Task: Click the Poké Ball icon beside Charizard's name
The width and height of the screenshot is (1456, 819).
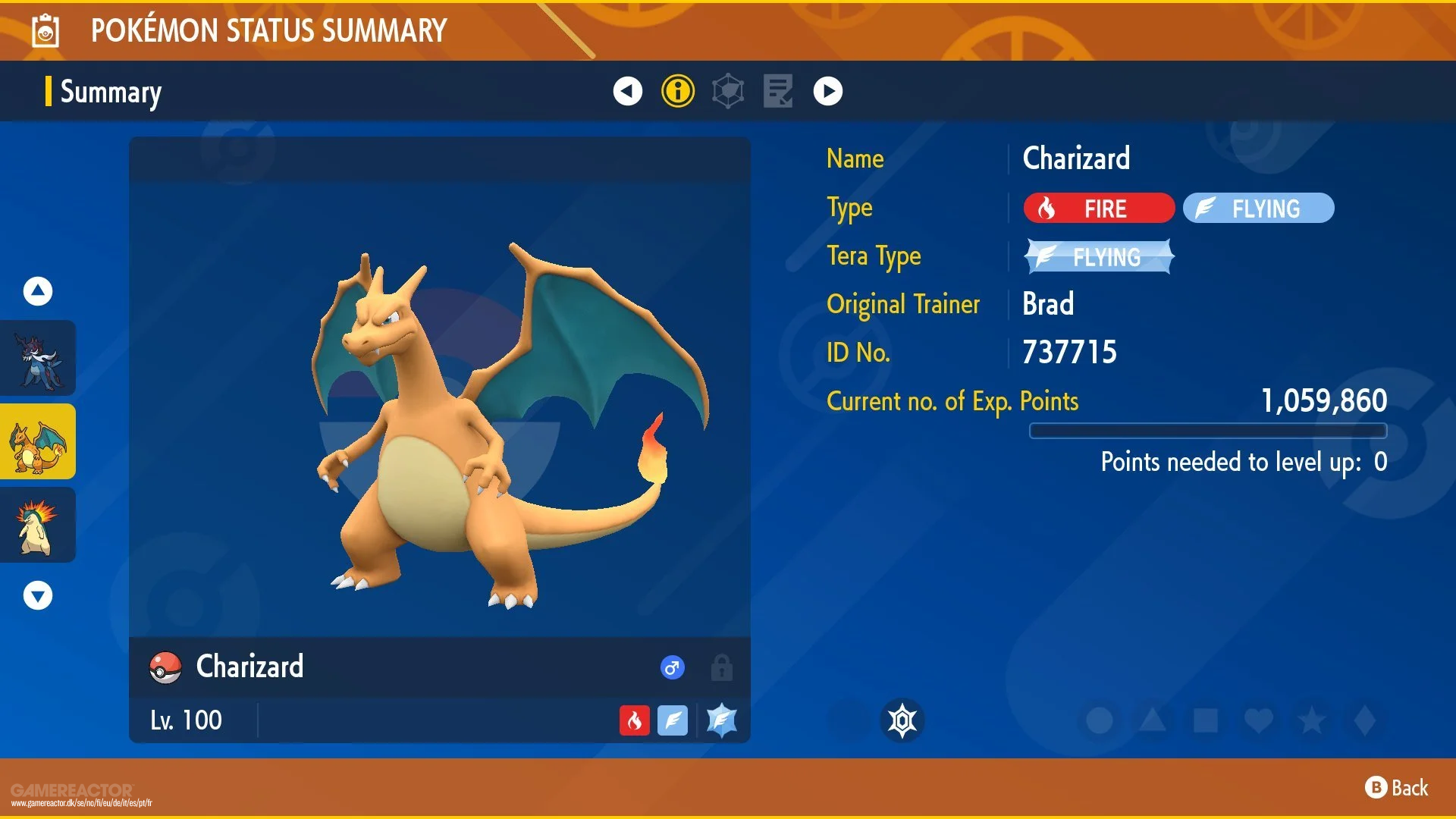Action: (166, 667)
